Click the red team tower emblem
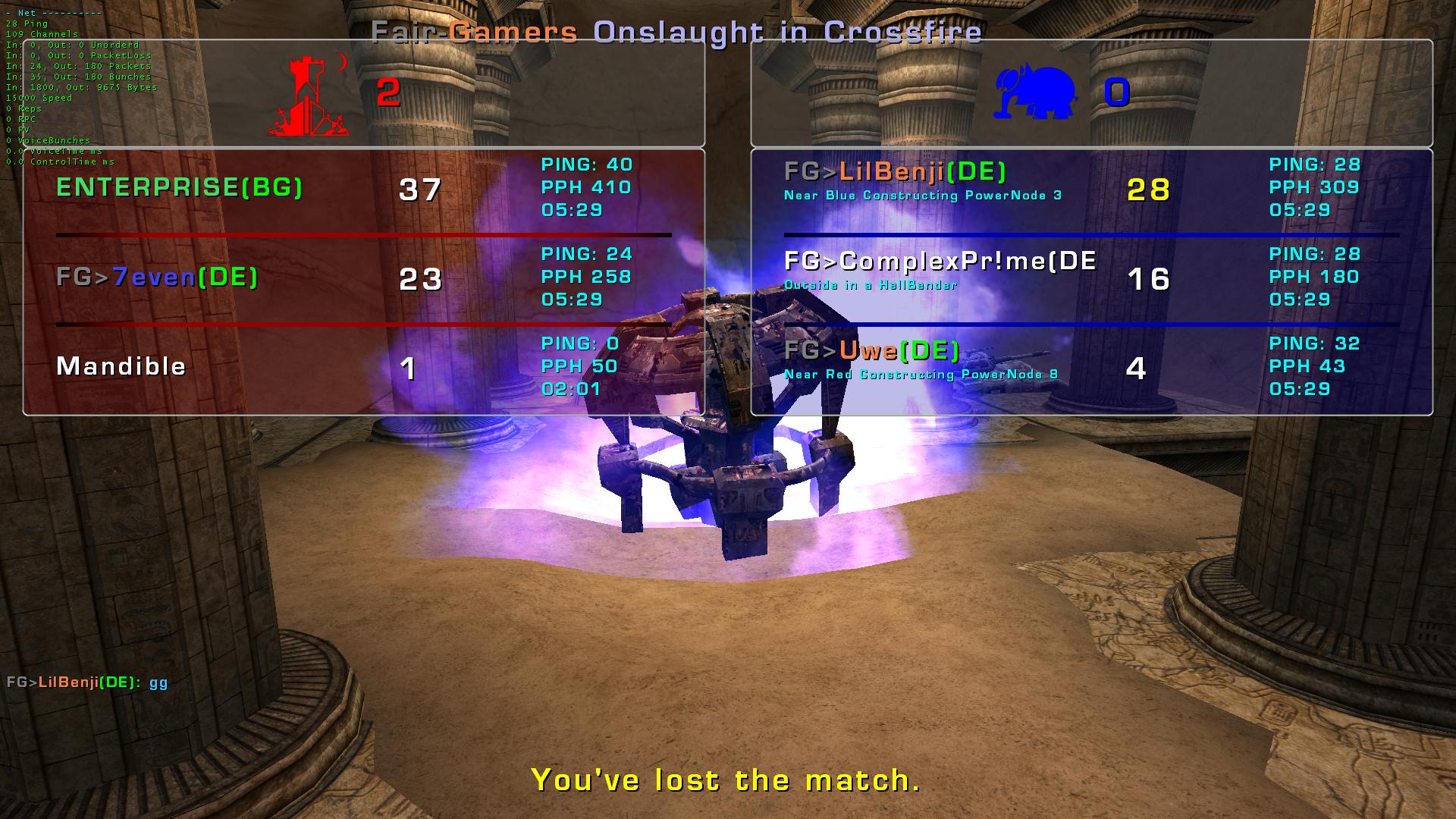 (309, 96)
